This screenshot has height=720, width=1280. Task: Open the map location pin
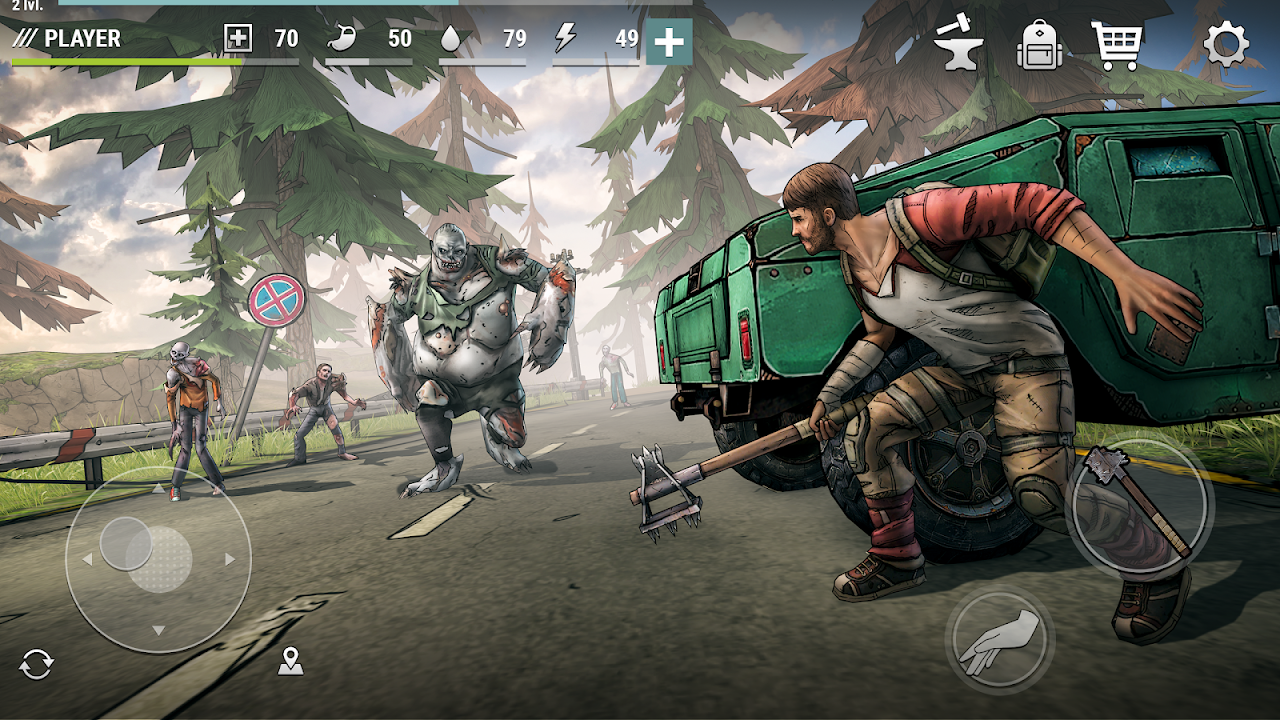[x=289, y=662]
